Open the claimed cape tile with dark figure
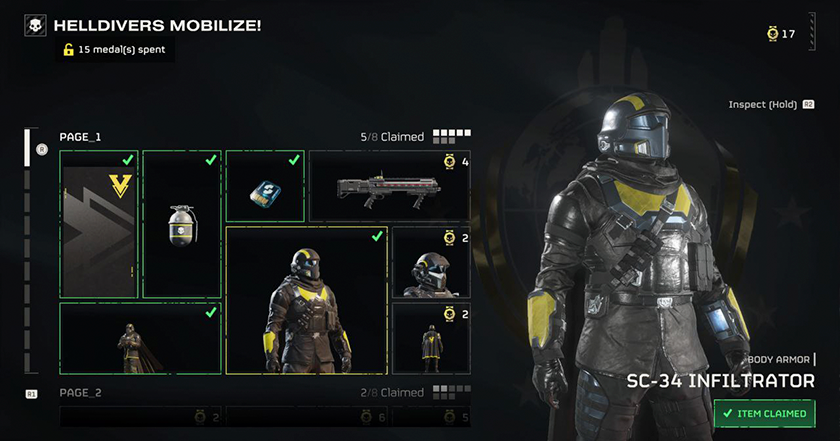This screenshot has height=441, width=840. click(140, 338)
